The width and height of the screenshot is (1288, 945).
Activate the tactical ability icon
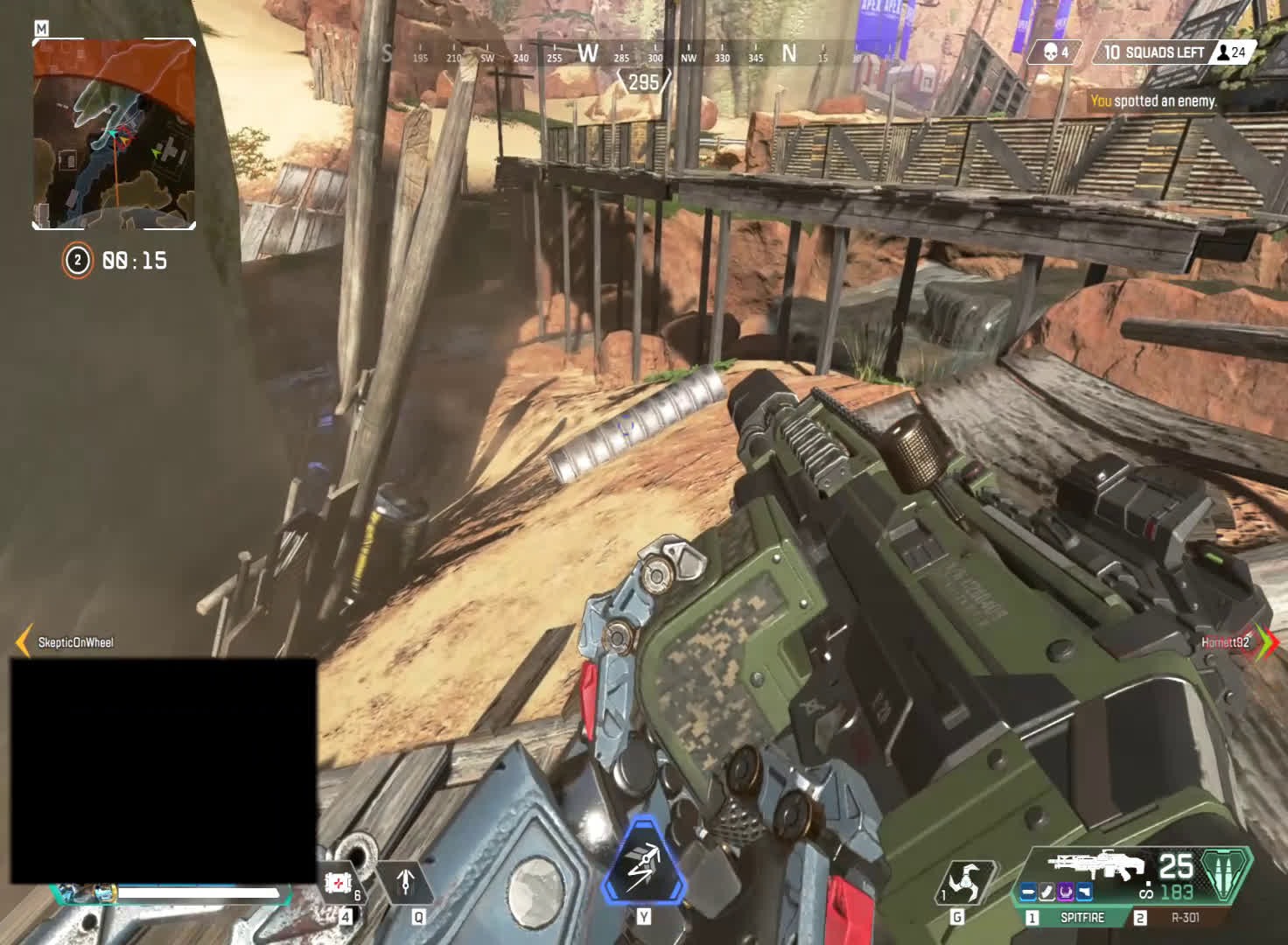pyautogui.click(x=405, y=884)
